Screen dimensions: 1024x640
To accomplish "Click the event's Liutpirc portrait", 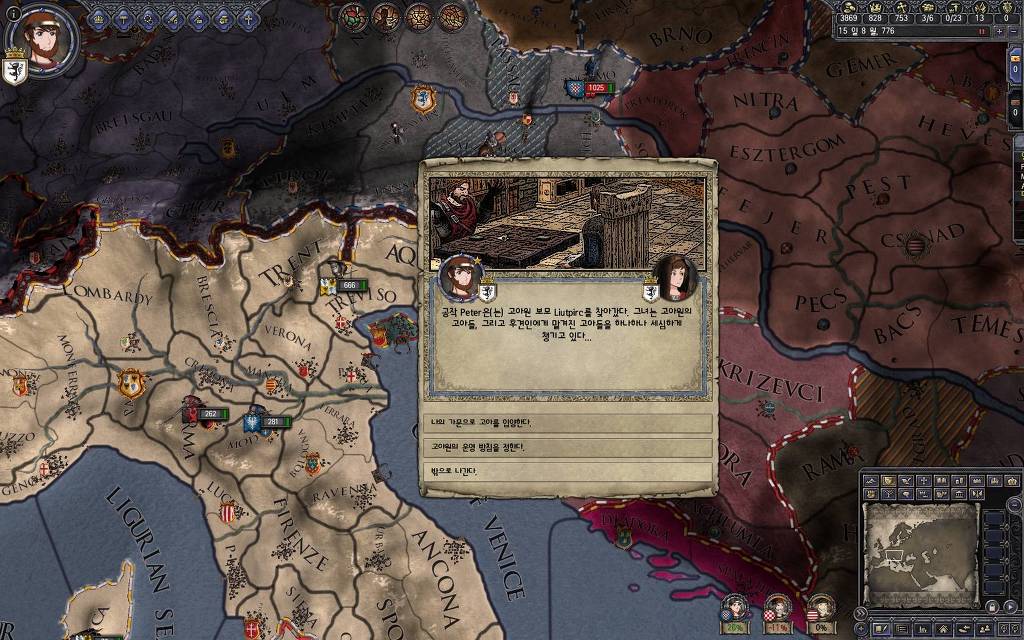I will (676, 278).
